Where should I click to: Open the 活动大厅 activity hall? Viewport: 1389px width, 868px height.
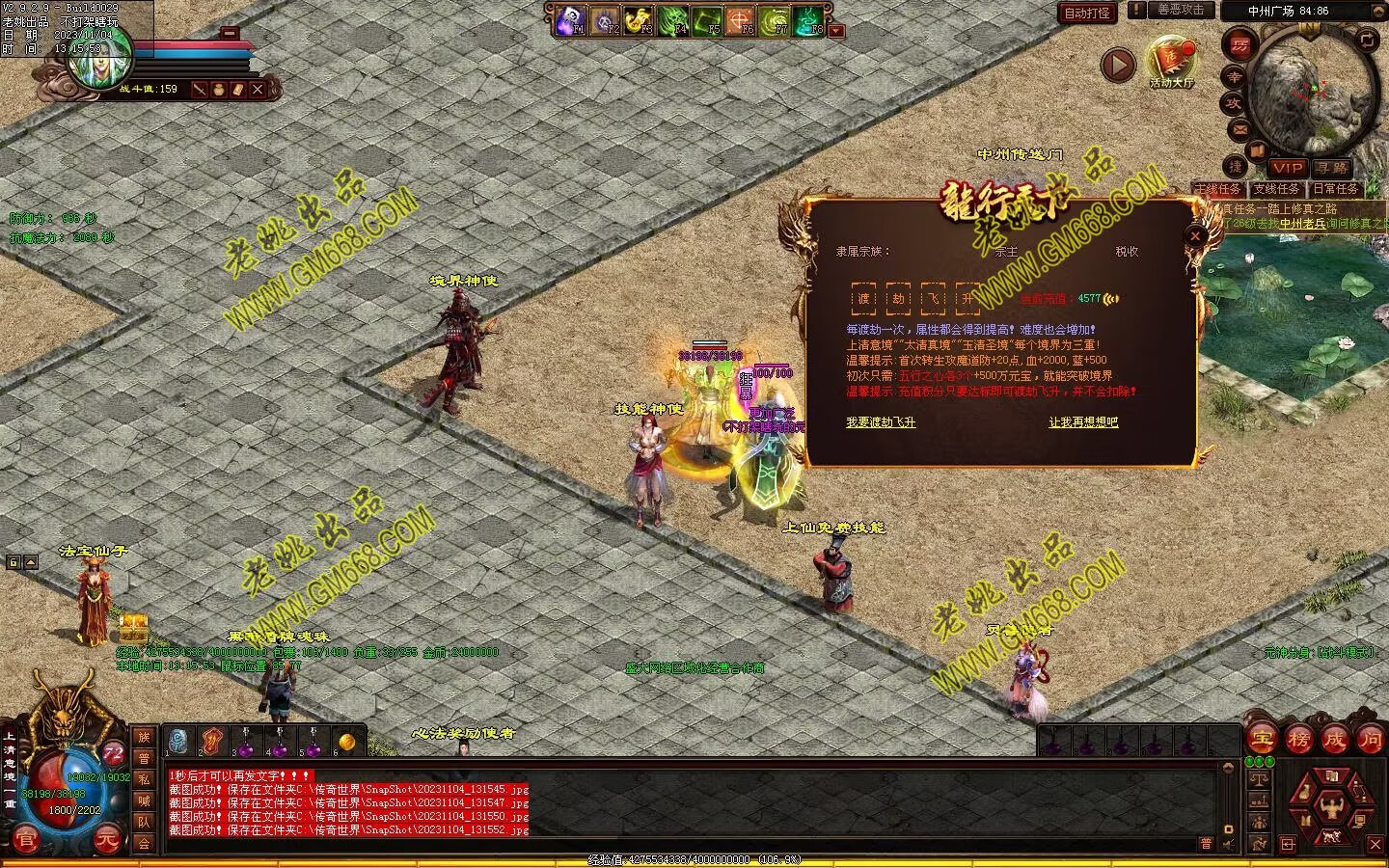click(x=1171, y=63)
